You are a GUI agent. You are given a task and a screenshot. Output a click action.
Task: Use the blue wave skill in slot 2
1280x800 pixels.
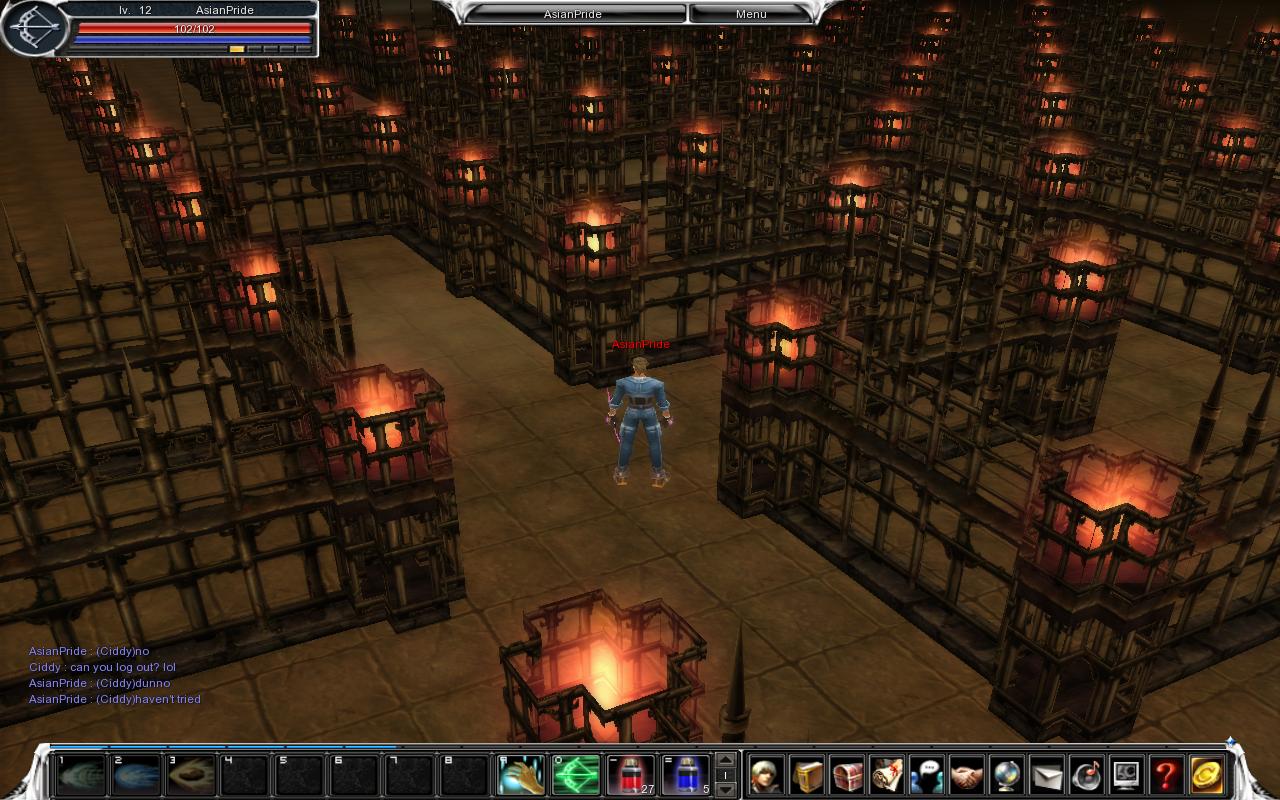click(x=136, y=775)
